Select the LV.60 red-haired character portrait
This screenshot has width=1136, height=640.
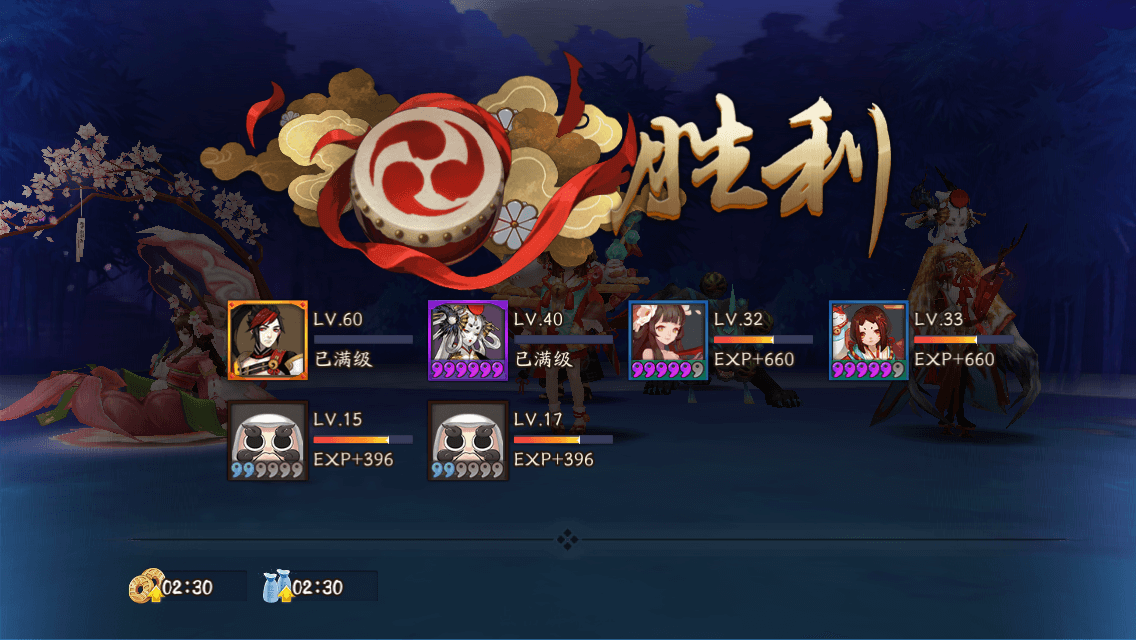click(267, 340)
